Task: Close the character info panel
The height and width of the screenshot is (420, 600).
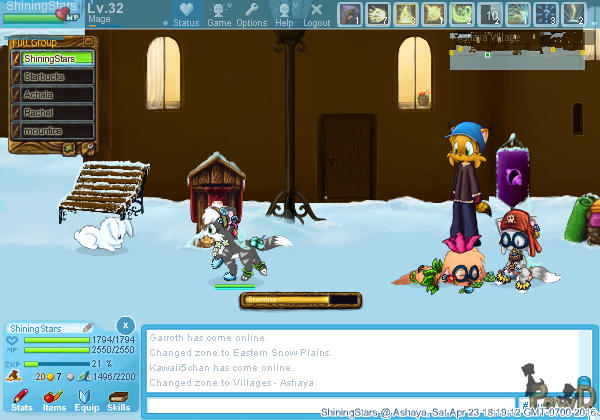Action: click(x=124, y=326)
